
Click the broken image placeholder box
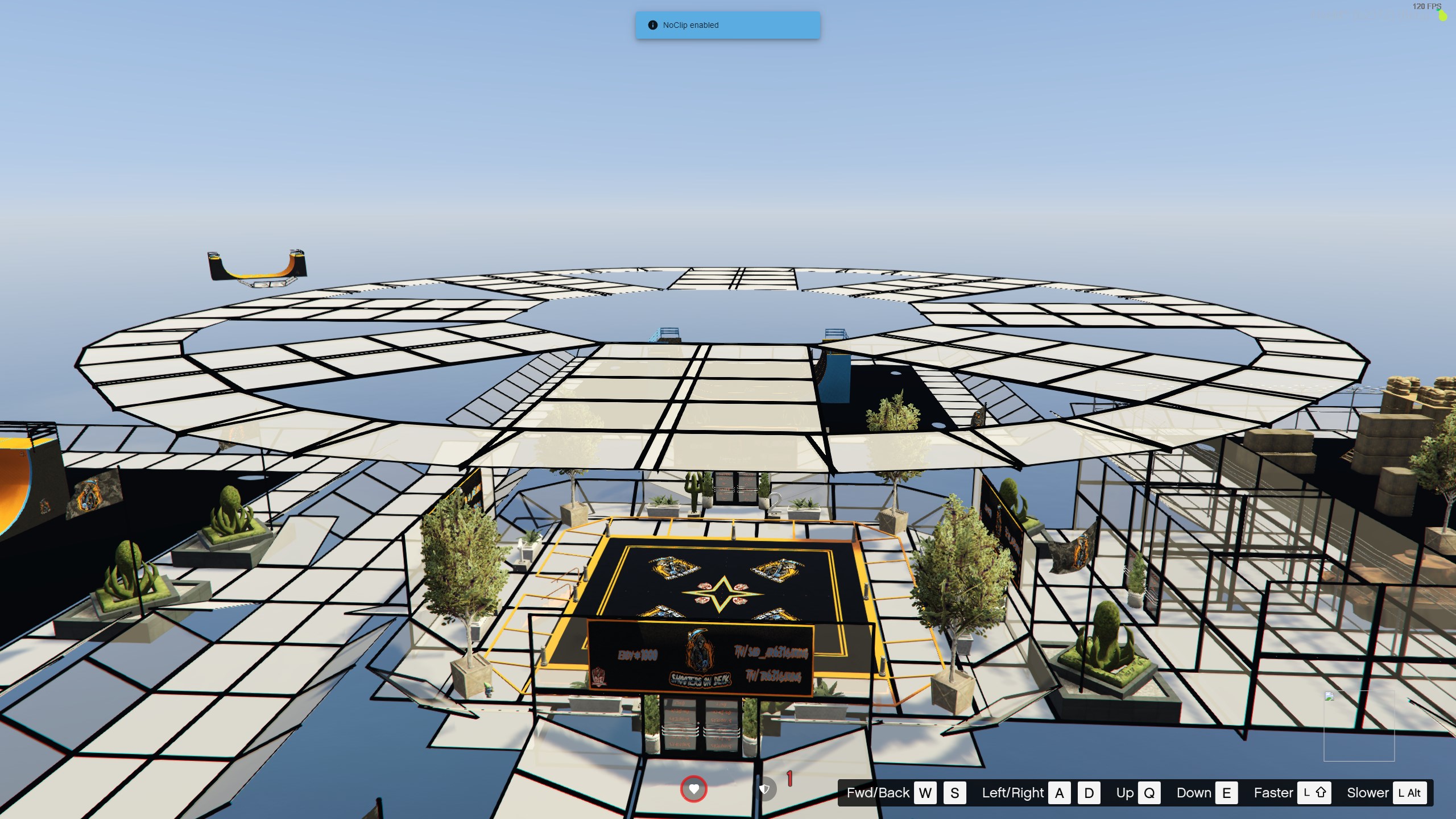point(1359,726)
